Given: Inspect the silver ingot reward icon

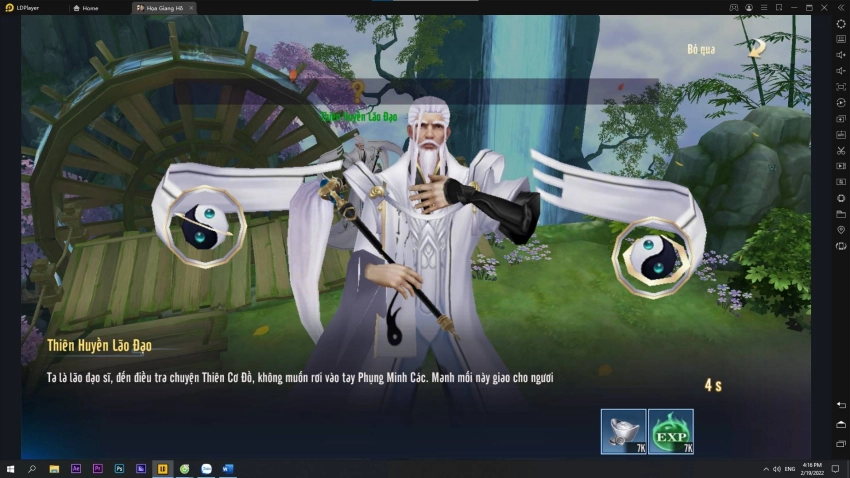Looking at the screenshot, I should 623,431.
